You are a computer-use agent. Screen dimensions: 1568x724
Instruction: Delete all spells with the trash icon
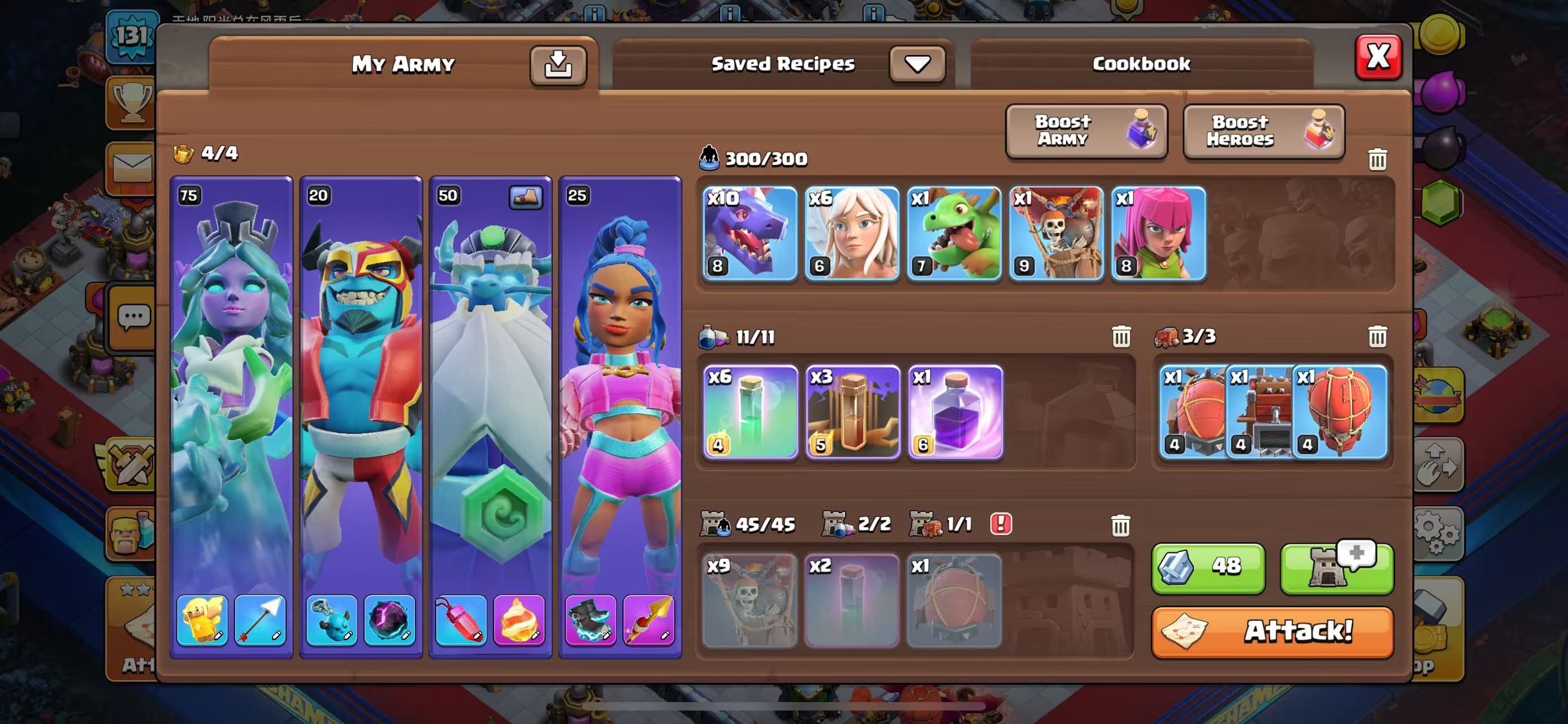tap(1121, 336)
